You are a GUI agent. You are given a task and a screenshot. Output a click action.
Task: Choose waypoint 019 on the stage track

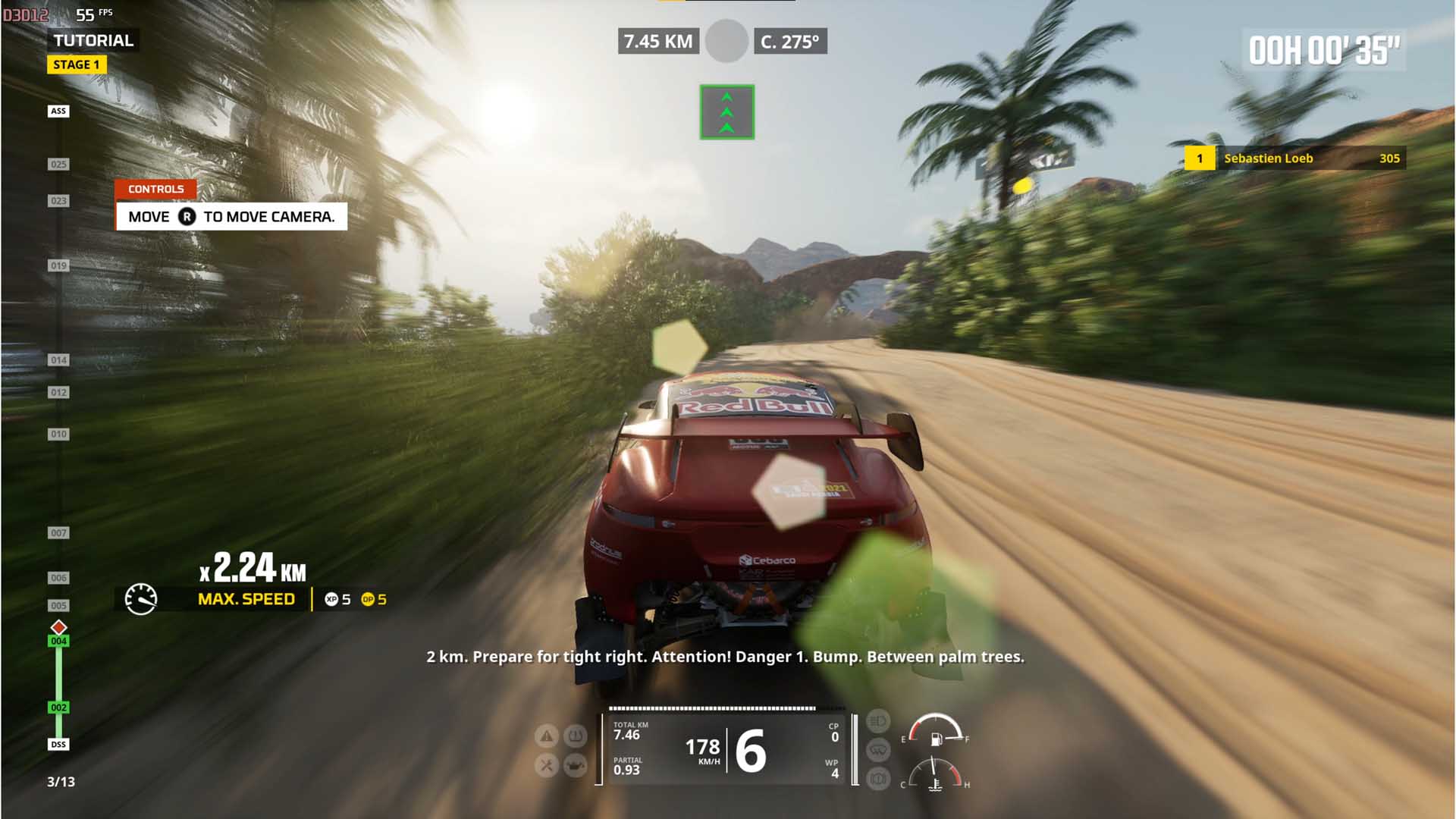pos(58,266)
